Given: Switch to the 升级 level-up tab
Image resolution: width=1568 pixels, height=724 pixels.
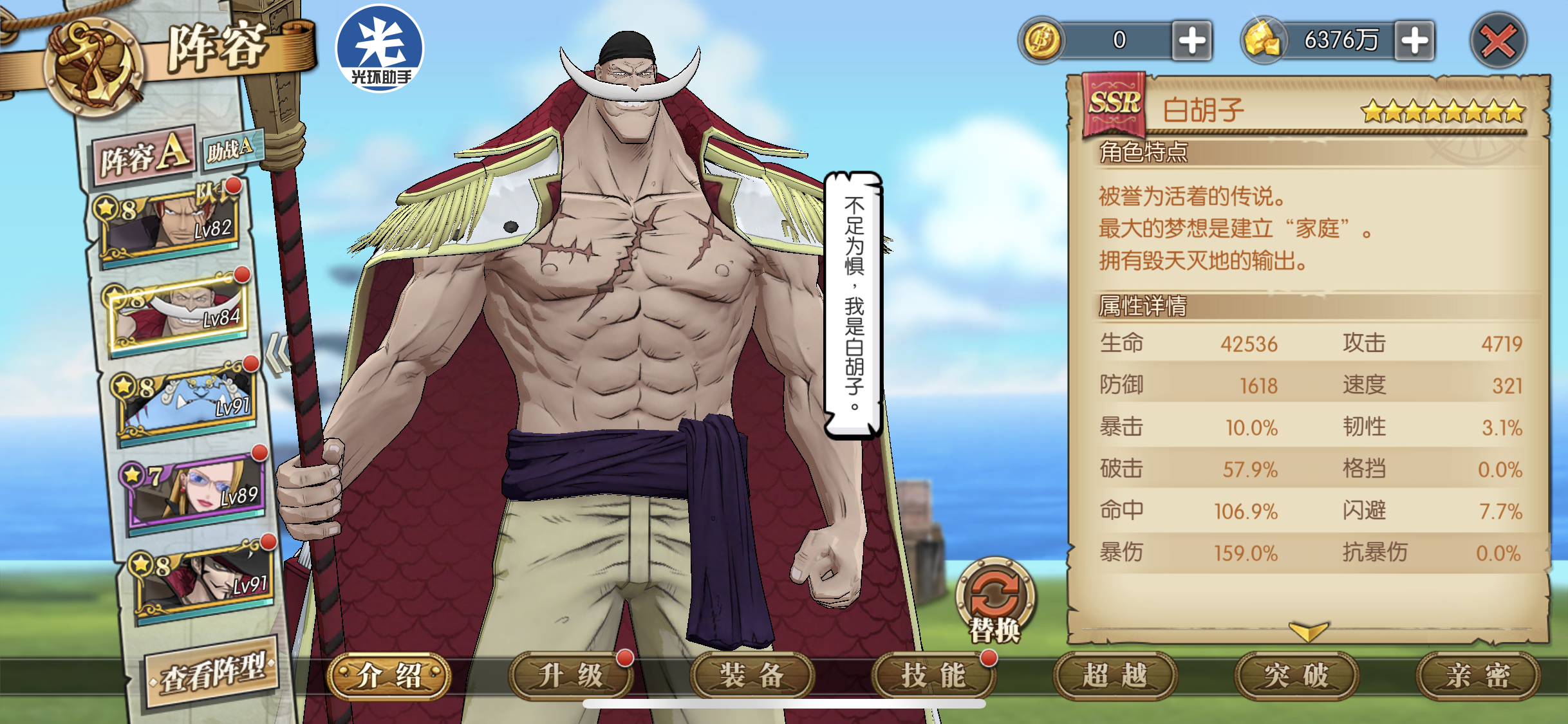Looking at the screenshot, I should tap(570, 676).
